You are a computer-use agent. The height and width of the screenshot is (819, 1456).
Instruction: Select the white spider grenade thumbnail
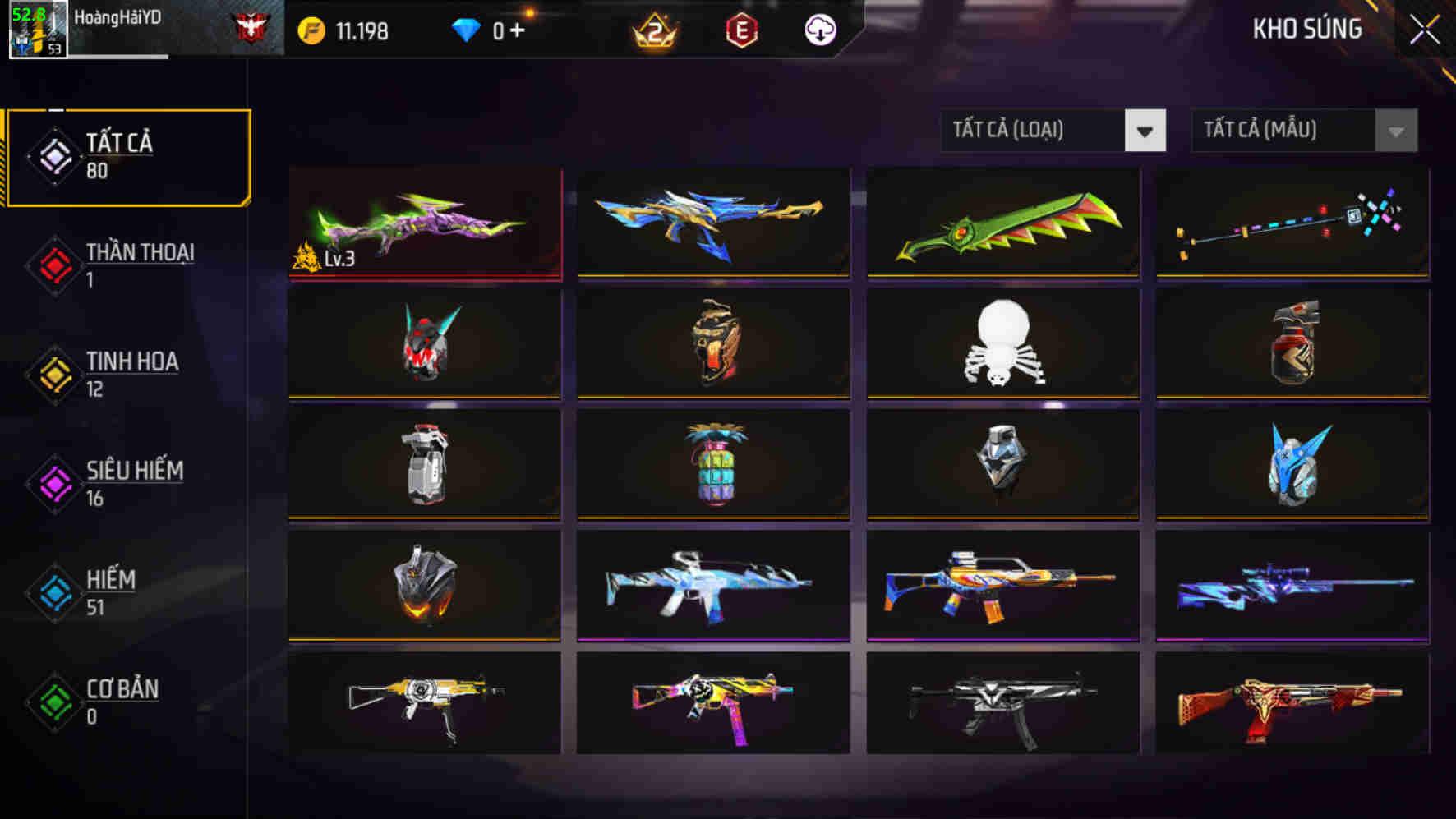(x=1002, y=343)
